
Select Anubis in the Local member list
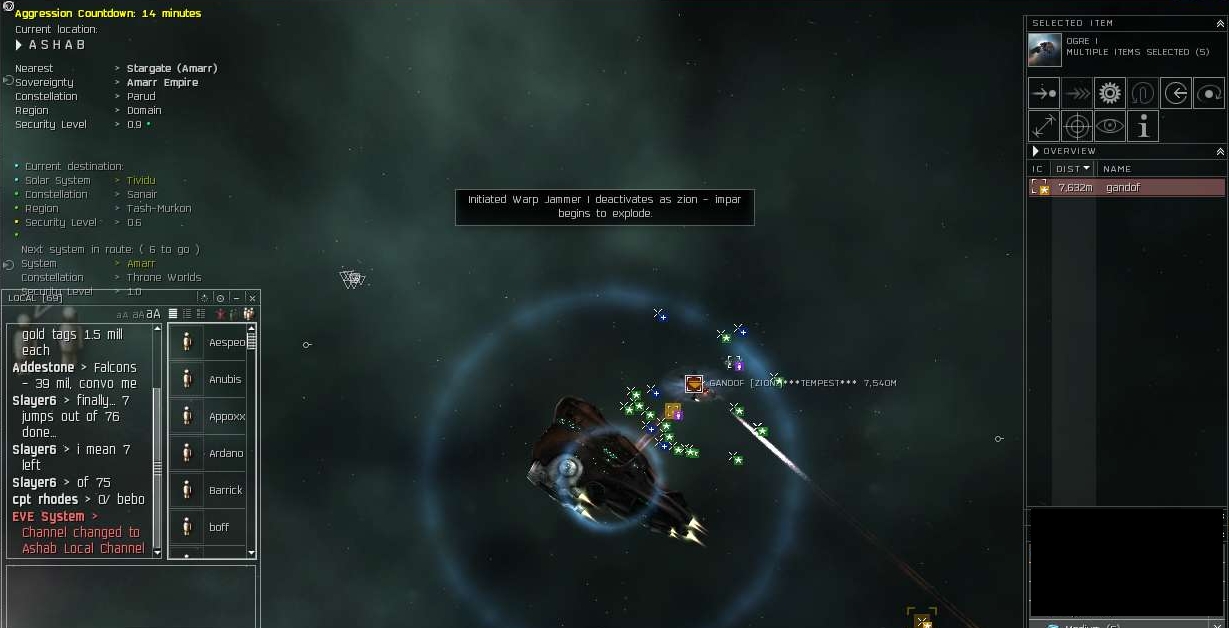(224, 379)
